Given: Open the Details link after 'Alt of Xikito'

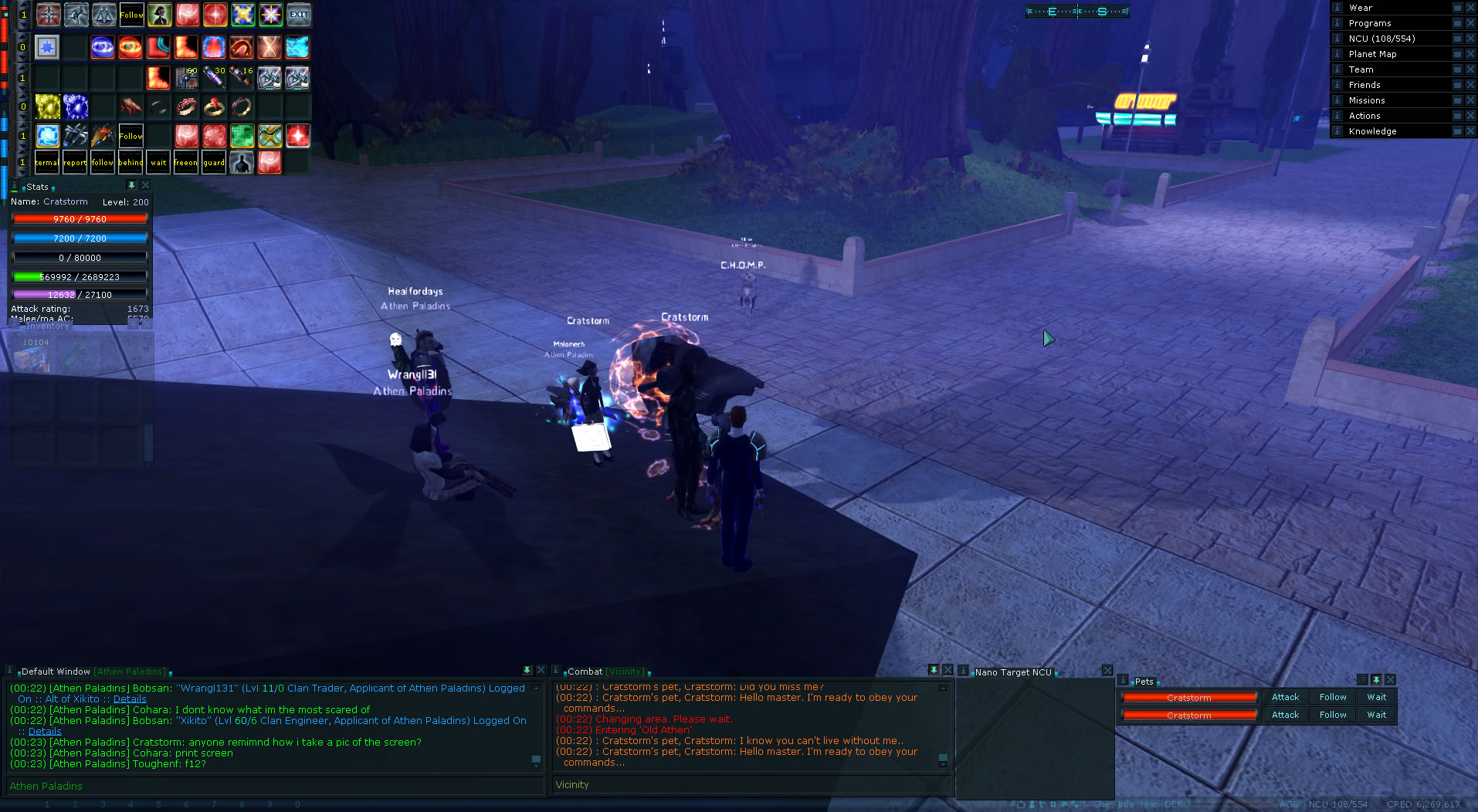Looking at the screenshot, I should tap(130, 699).
